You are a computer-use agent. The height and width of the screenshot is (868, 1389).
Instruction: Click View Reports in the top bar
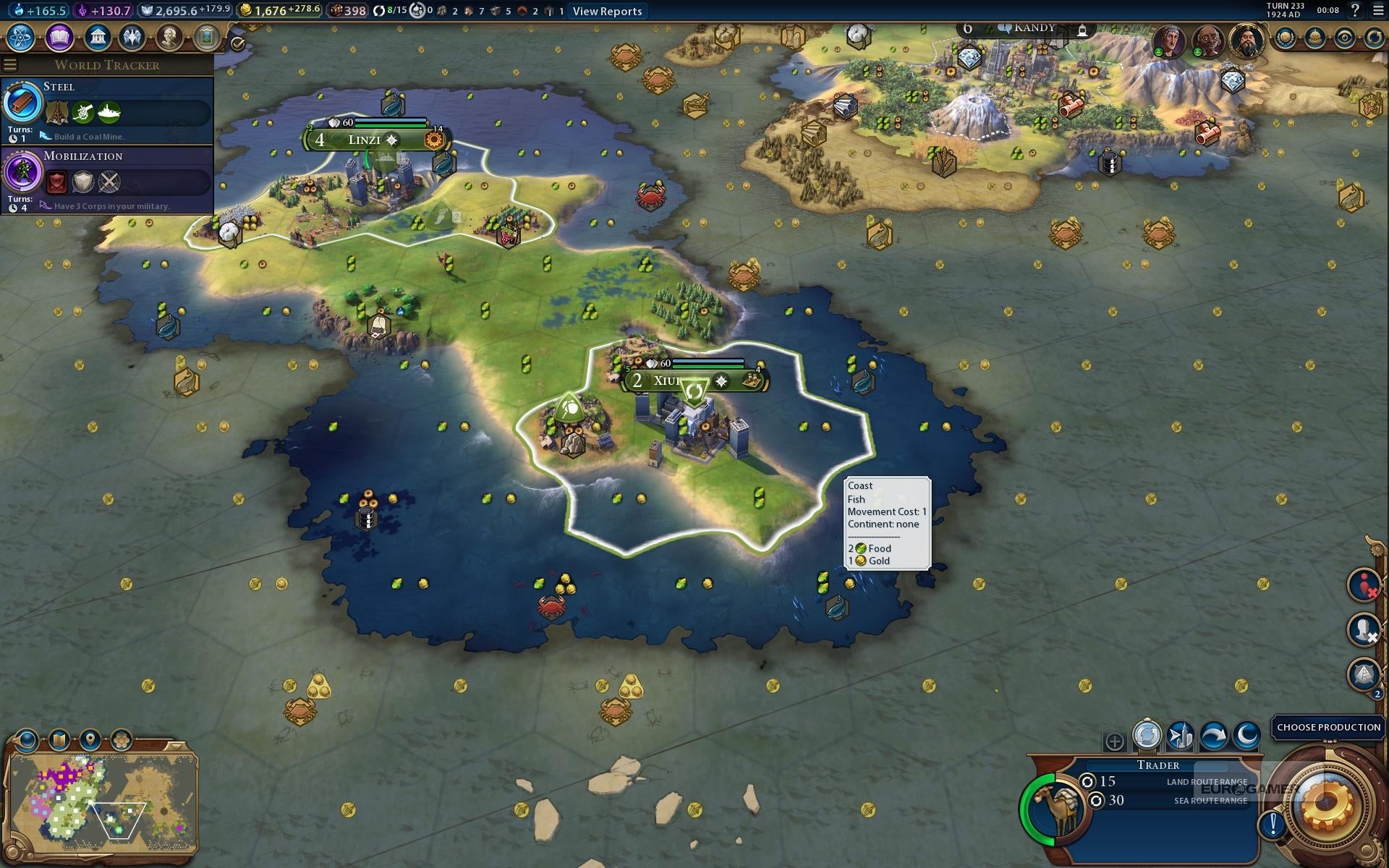pos(607,11)
